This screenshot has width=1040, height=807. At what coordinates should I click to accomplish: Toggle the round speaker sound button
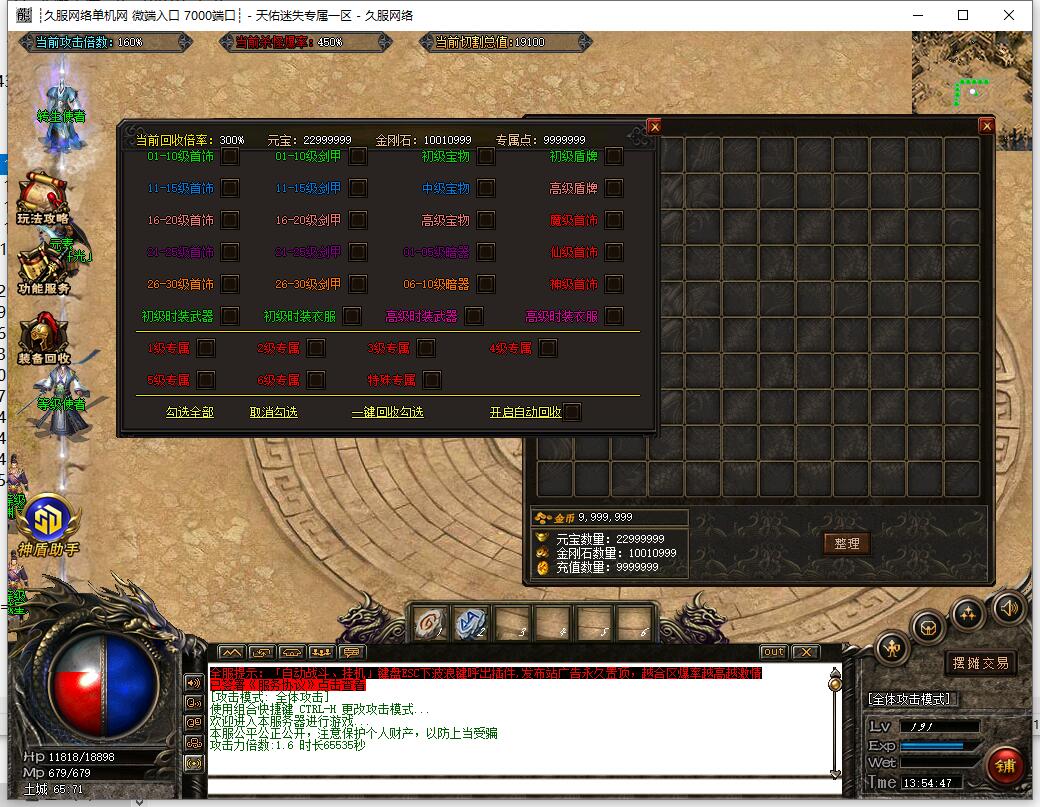pos(1008,607)
